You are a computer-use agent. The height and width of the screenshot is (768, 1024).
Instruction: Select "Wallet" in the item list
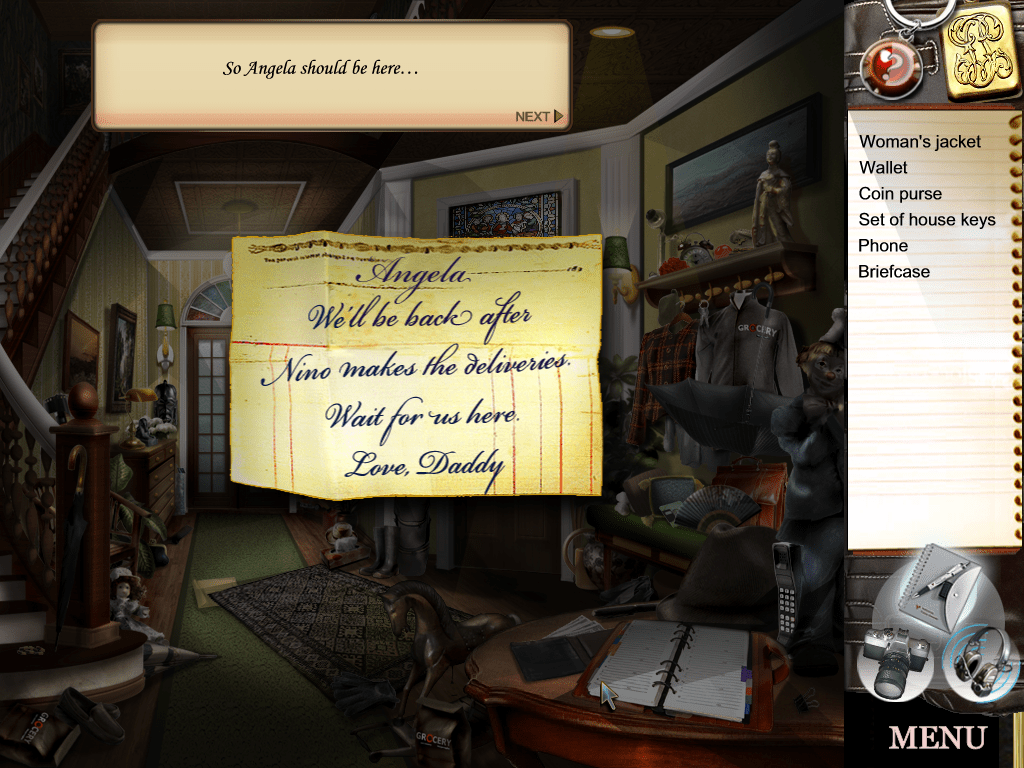click(x=883, y=168)
